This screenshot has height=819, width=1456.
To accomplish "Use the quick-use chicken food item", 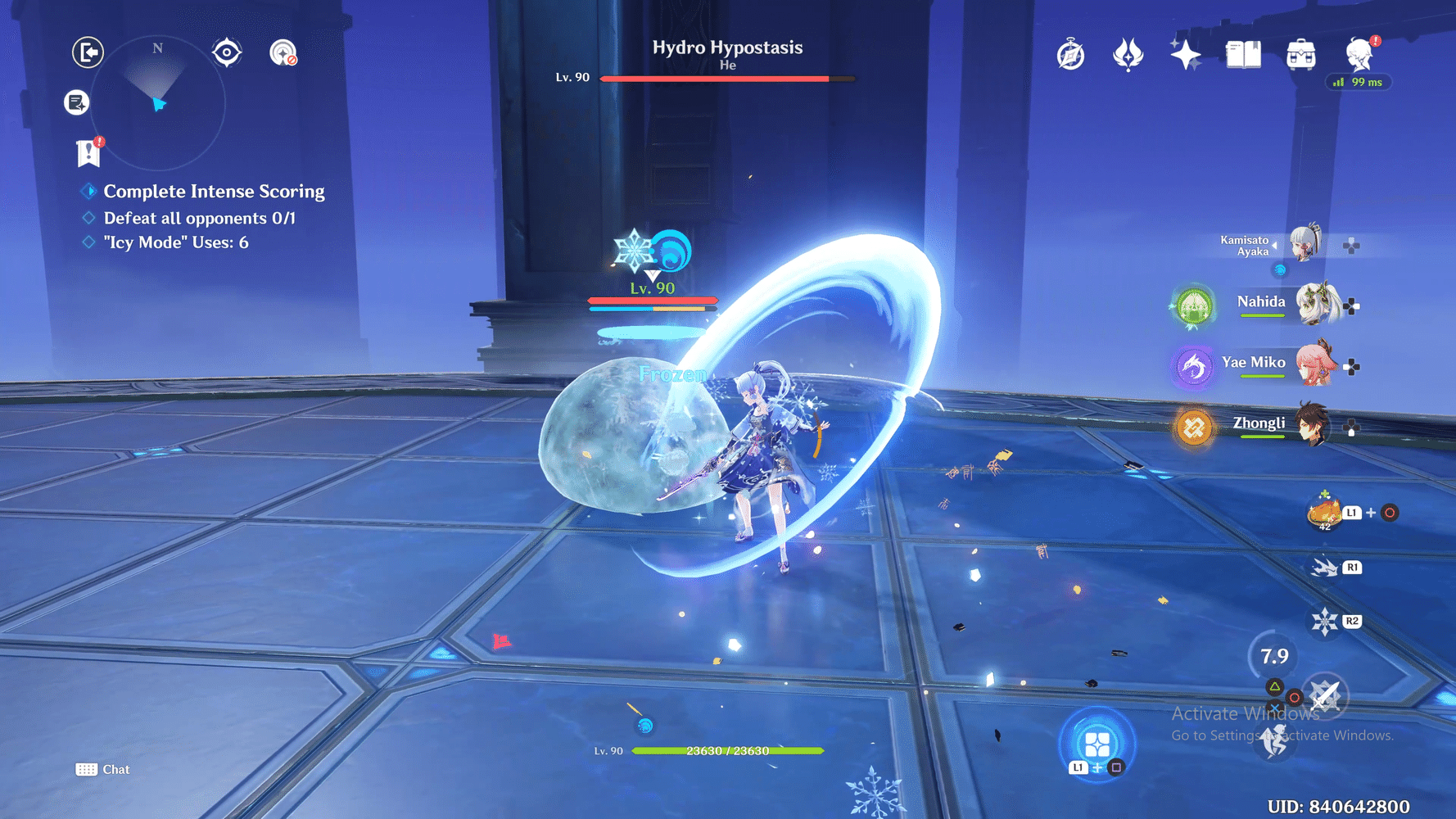I will tap(1324, 512).
